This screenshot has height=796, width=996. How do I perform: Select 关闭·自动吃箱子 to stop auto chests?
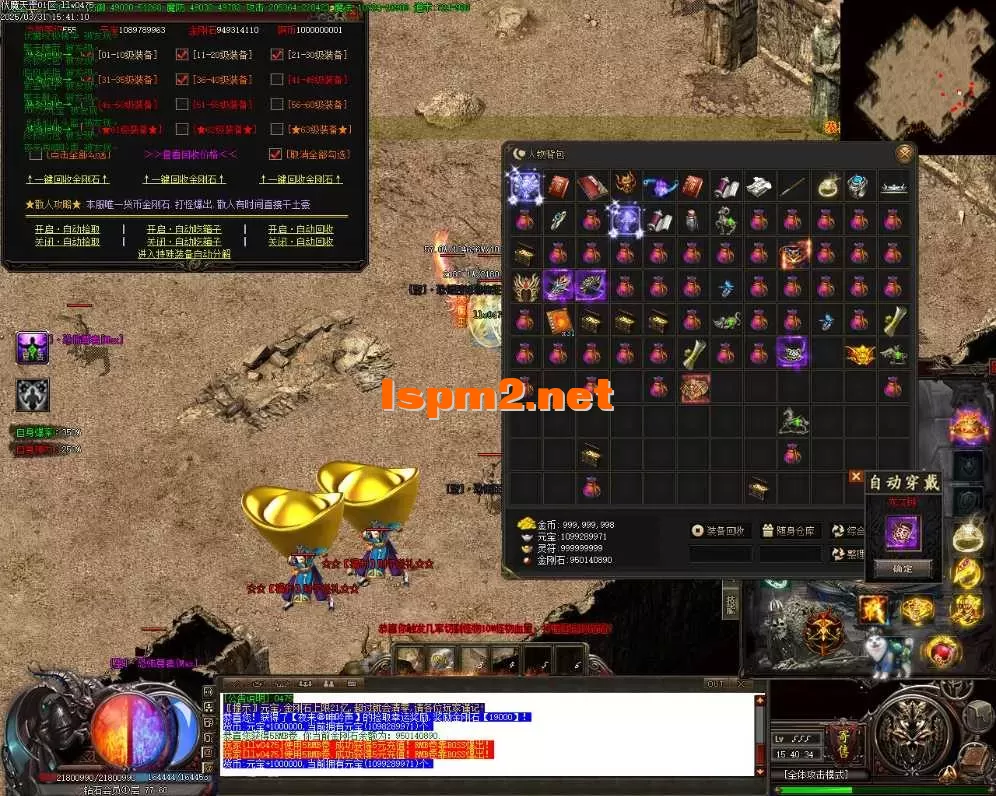(x=184, y=241)
